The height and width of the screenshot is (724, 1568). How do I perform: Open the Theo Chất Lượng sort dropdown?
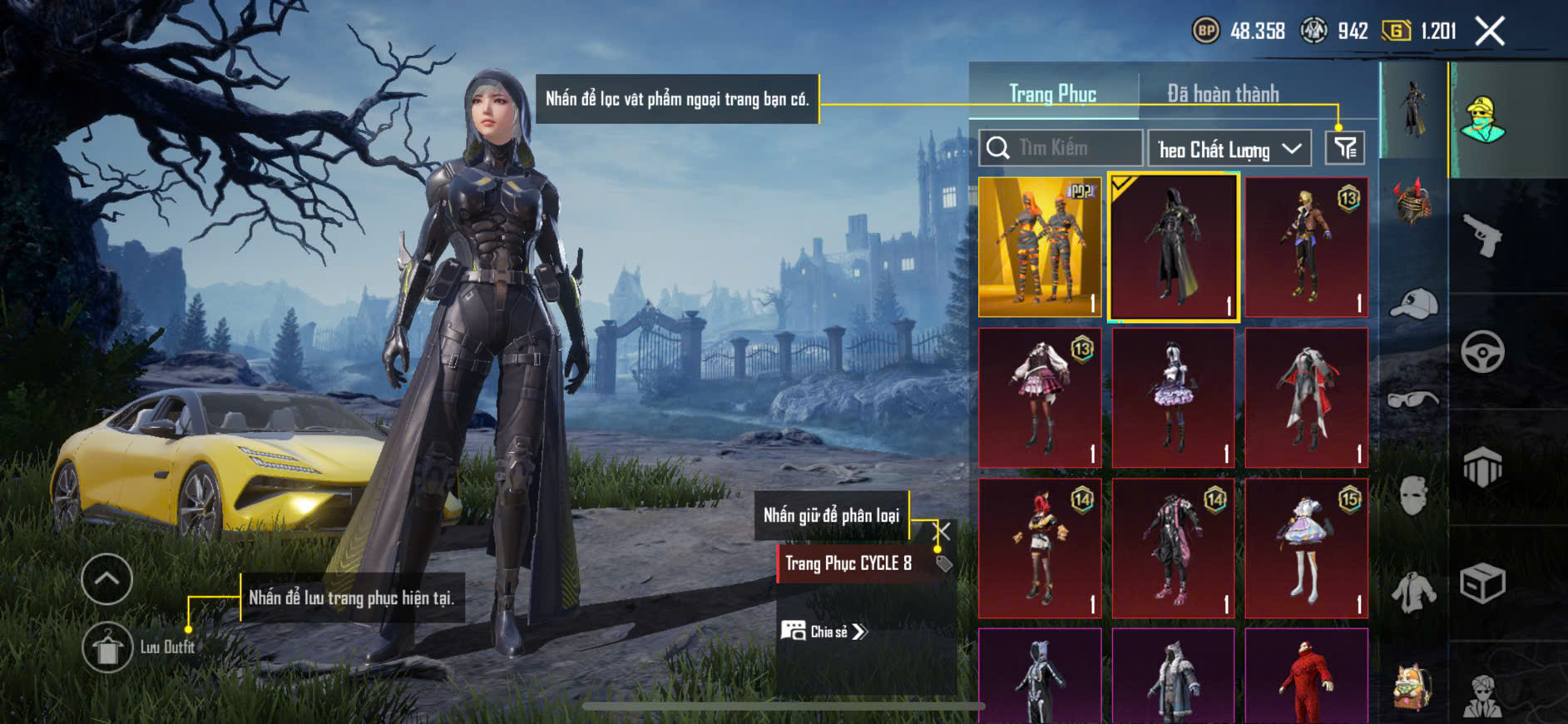coord(1229,149)
